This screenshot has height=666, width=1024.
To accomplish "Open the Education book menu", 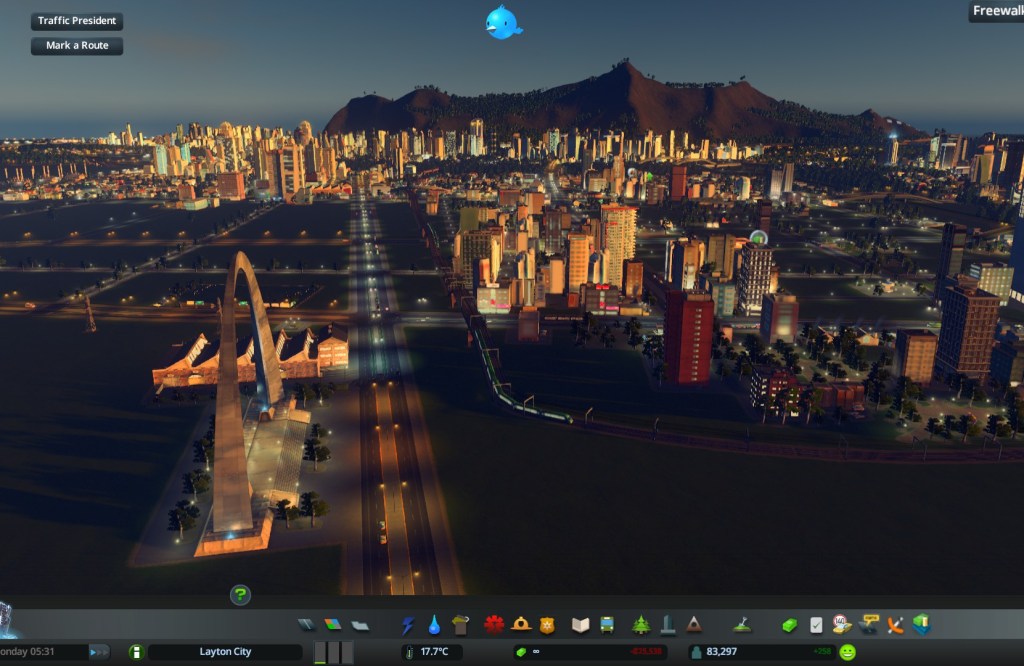I will pos(581,625).
